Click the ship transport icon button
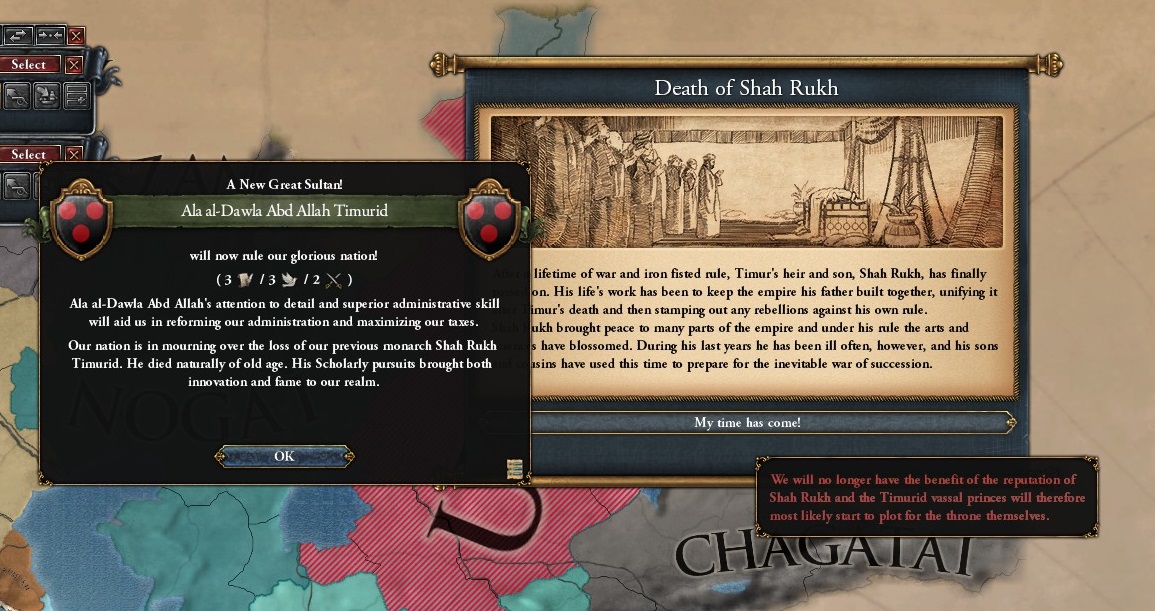 coord(46,96)
